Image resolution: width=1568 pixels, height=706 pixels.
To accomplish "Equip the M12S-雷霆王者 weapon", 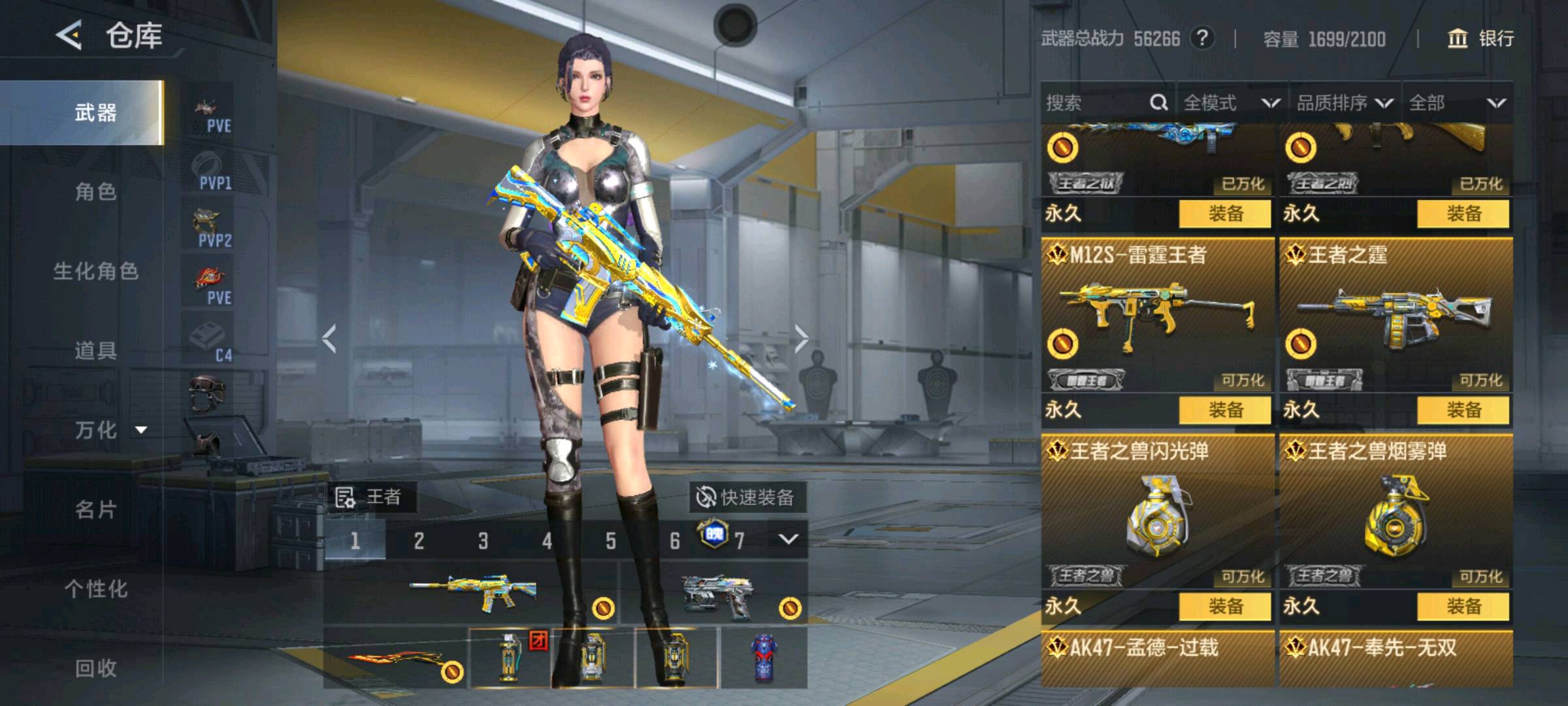I will (1225, 411).
